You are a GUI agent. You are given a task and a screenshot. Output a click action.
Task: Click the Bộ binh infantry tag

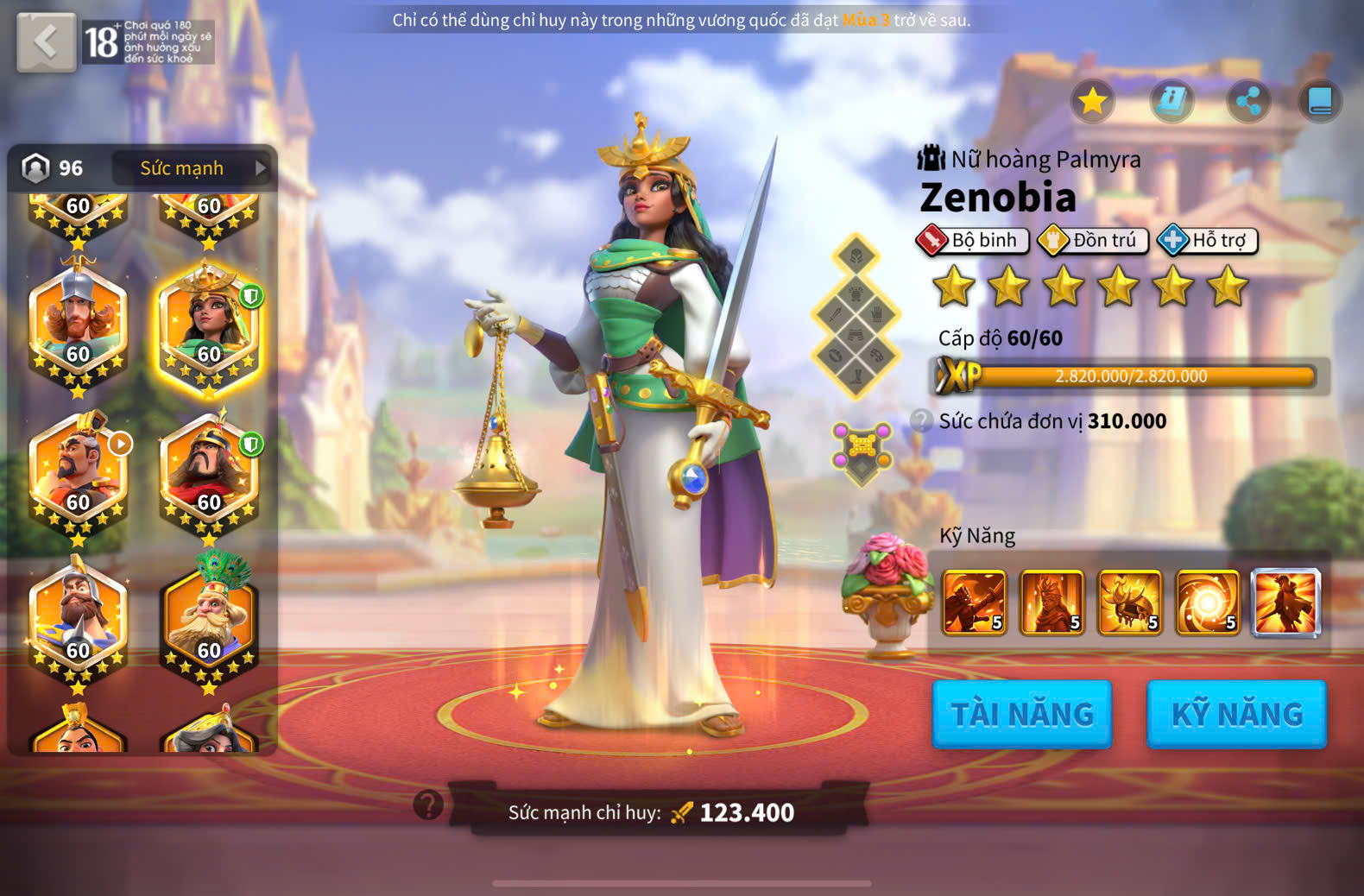(973, 241)
